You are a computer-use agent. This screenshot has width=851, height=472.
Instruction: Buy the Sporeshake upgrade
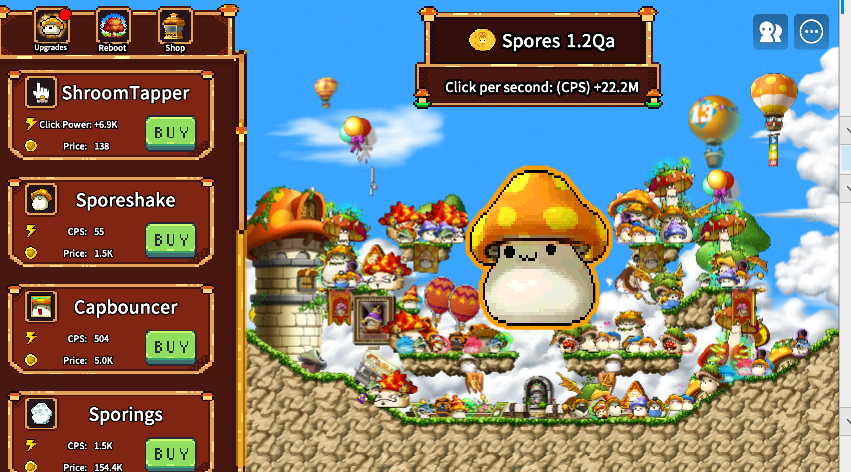tap(171, 240)
